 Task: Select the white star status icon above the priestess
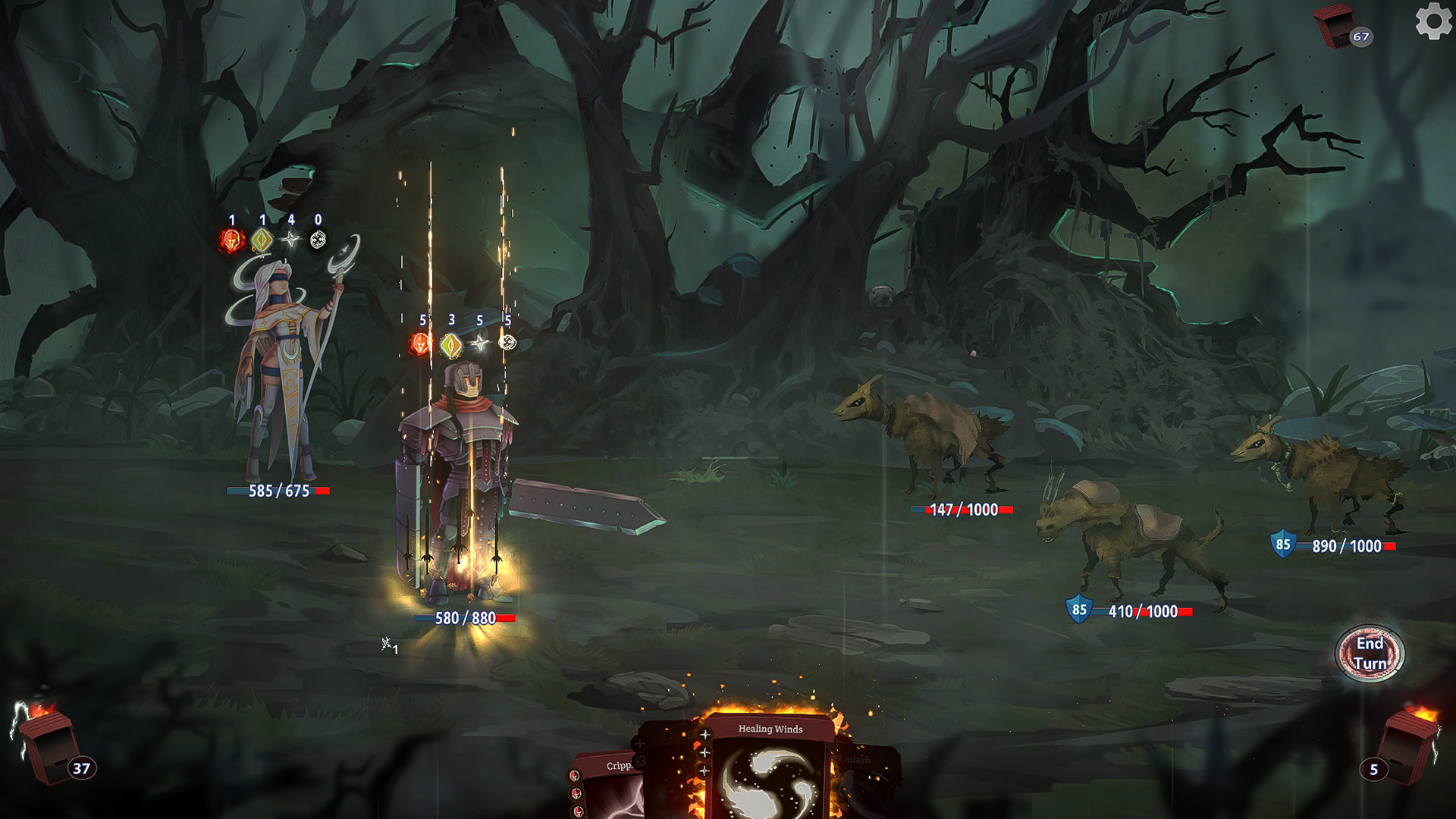coord(291,238)
